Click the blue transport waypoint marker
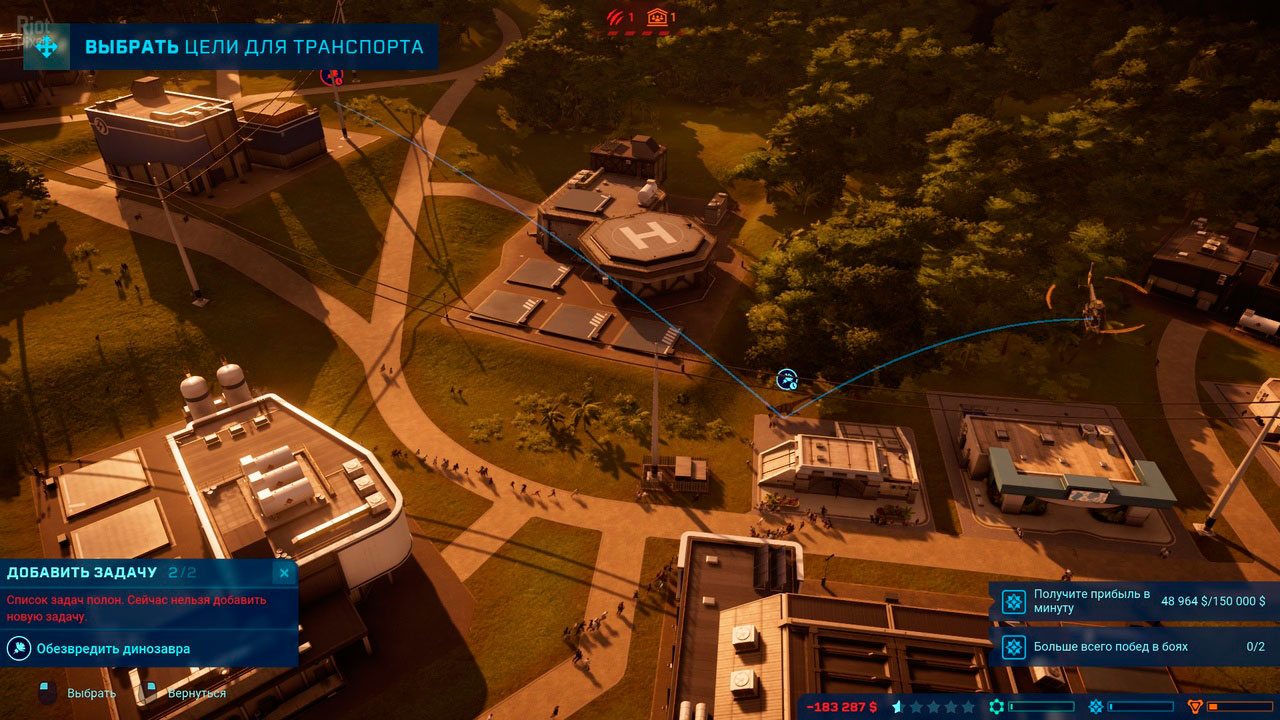This screenshot has width=1280, height=720. [x=788, y=379]
